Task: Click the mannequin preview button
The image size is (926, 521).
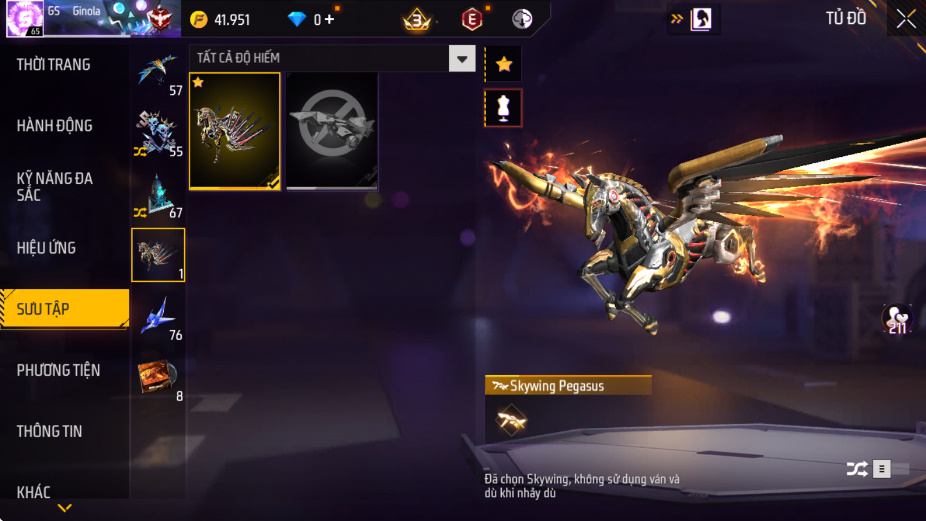Action: 503,108
